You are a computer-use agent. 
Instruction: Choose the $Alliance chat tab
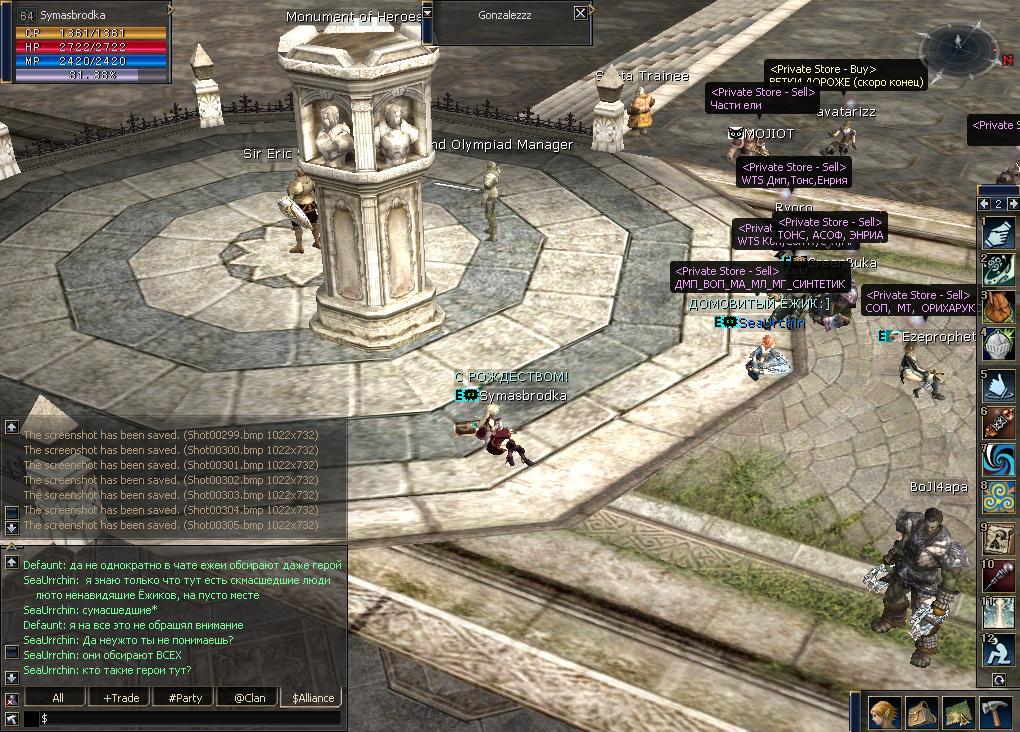click(313, 698)
